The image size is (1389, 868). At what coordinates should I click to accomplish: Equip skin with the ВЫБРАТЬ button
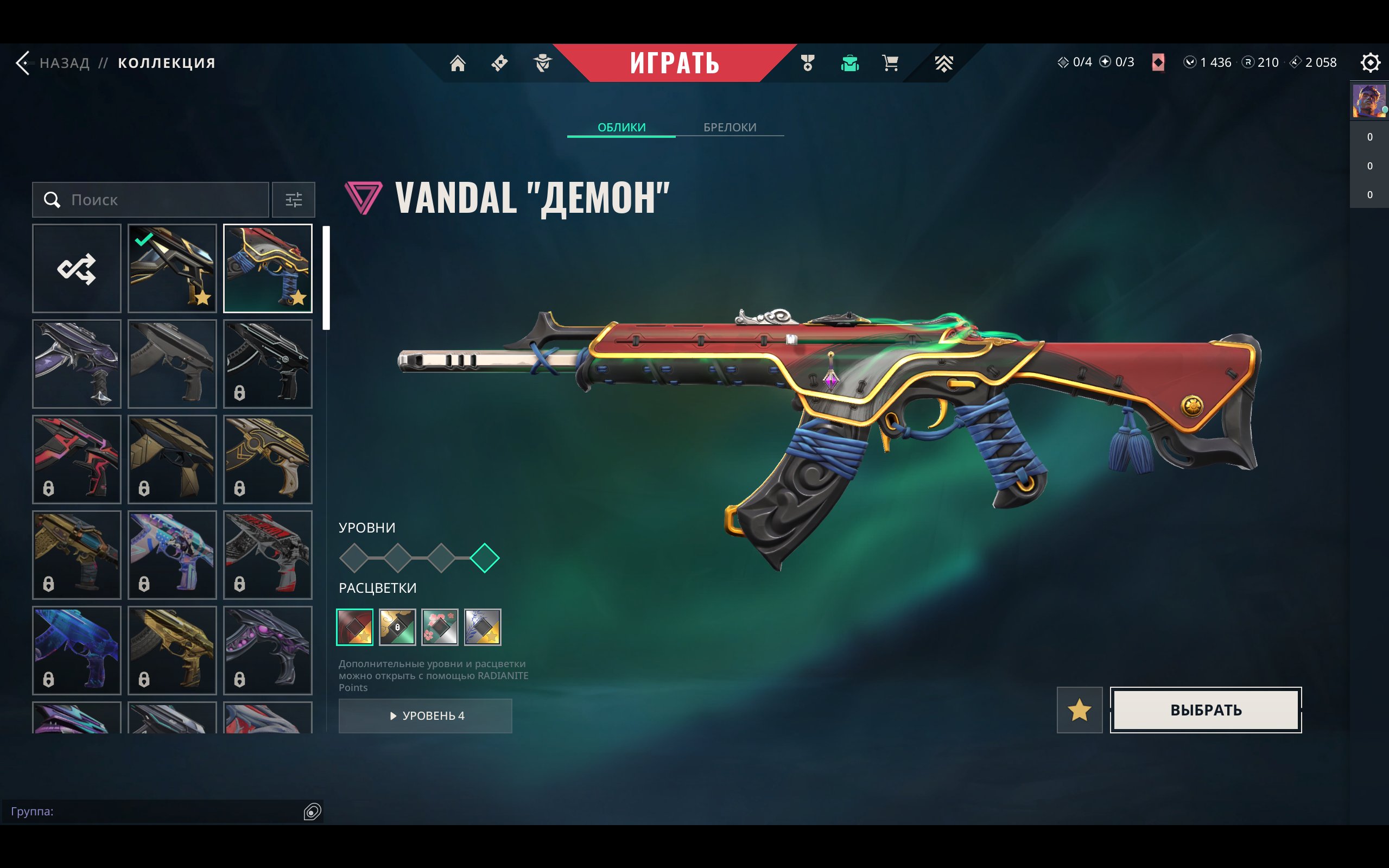point(1206,710)
